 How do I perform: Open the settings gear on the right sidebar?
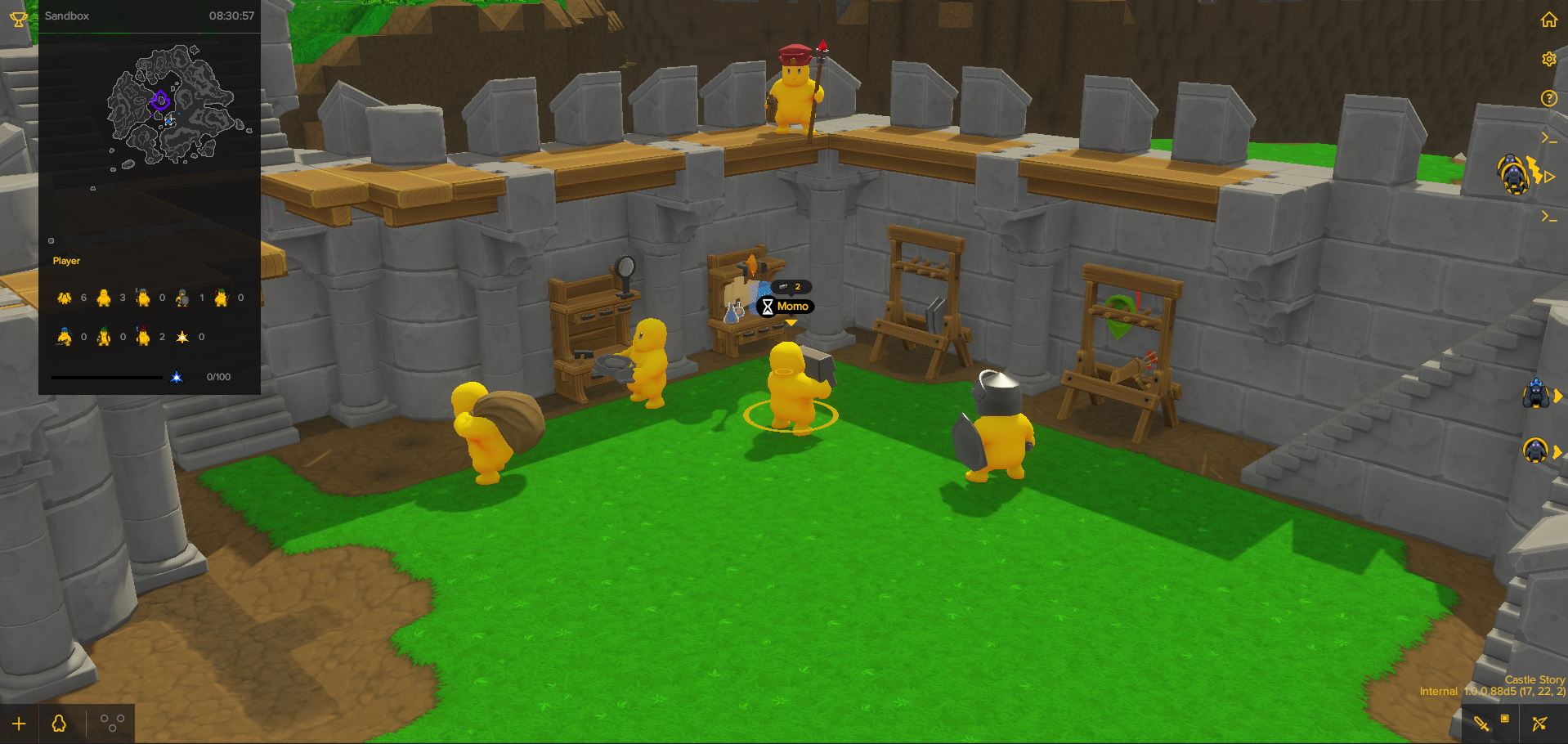click(x=1550, y=58)
